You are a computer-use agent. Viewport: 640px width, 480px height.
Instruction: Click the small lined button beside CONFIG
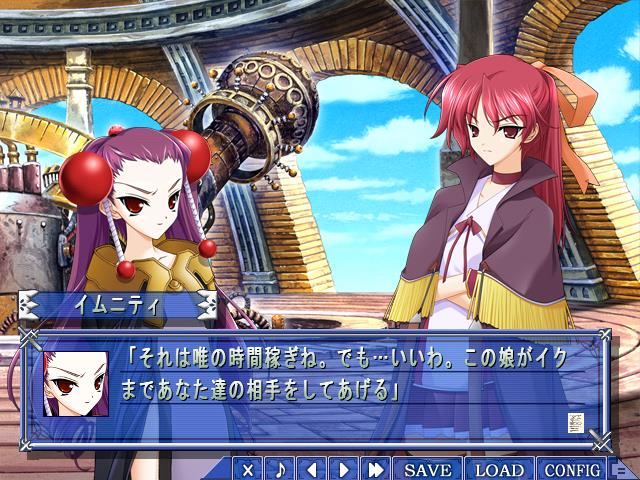pos(620,469)
